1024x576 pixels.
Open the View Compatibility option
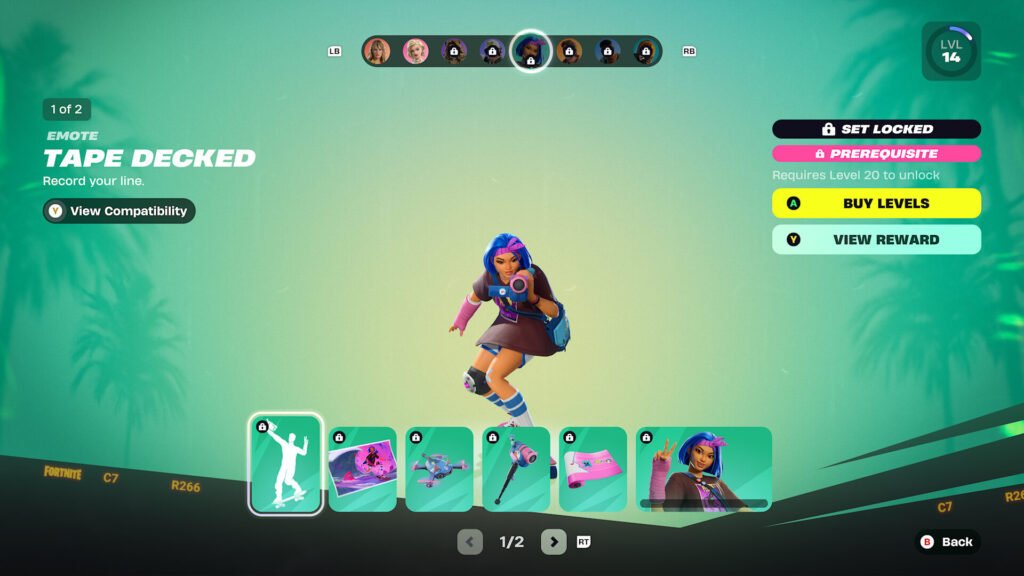click(x=119, y=211)
